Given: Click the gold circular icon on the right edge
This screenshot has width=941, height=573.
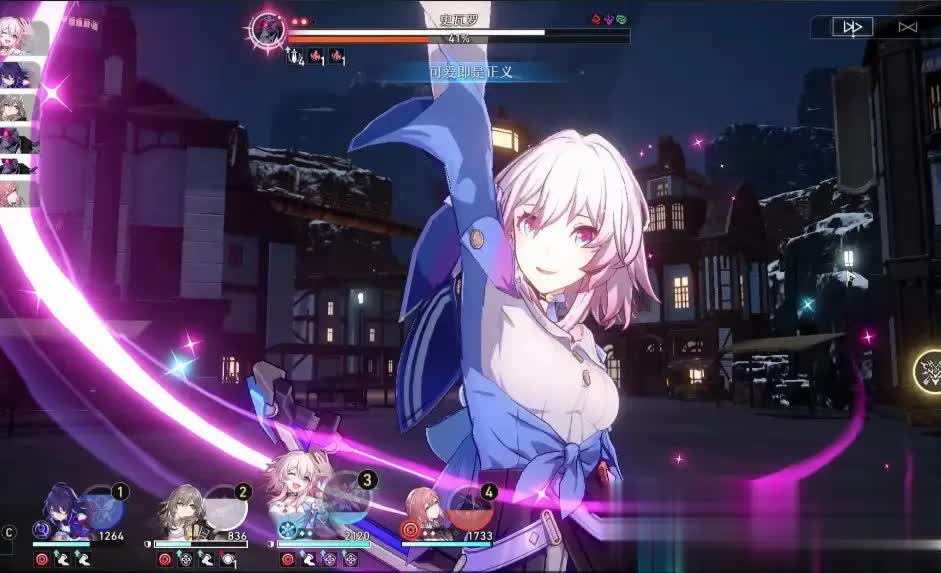Looking at the screenshot, I should pyautogui.click(x=930, y=371).
